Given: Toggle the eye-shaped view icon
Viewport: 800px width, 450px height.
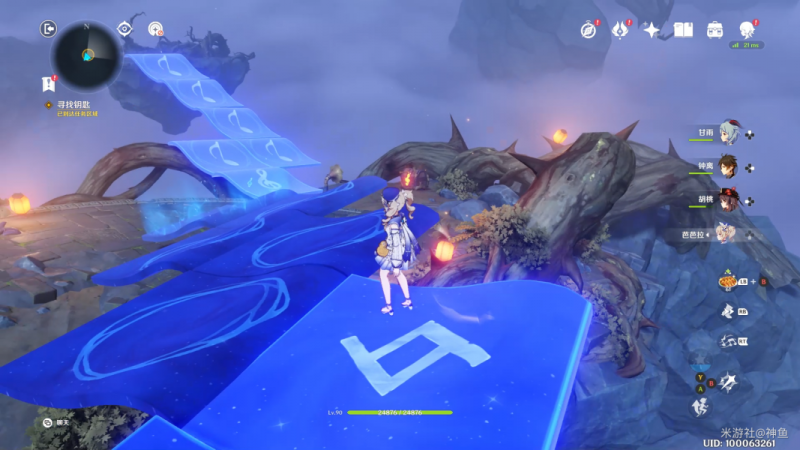Looking at the screenshot, I should [x=125, y=29].
